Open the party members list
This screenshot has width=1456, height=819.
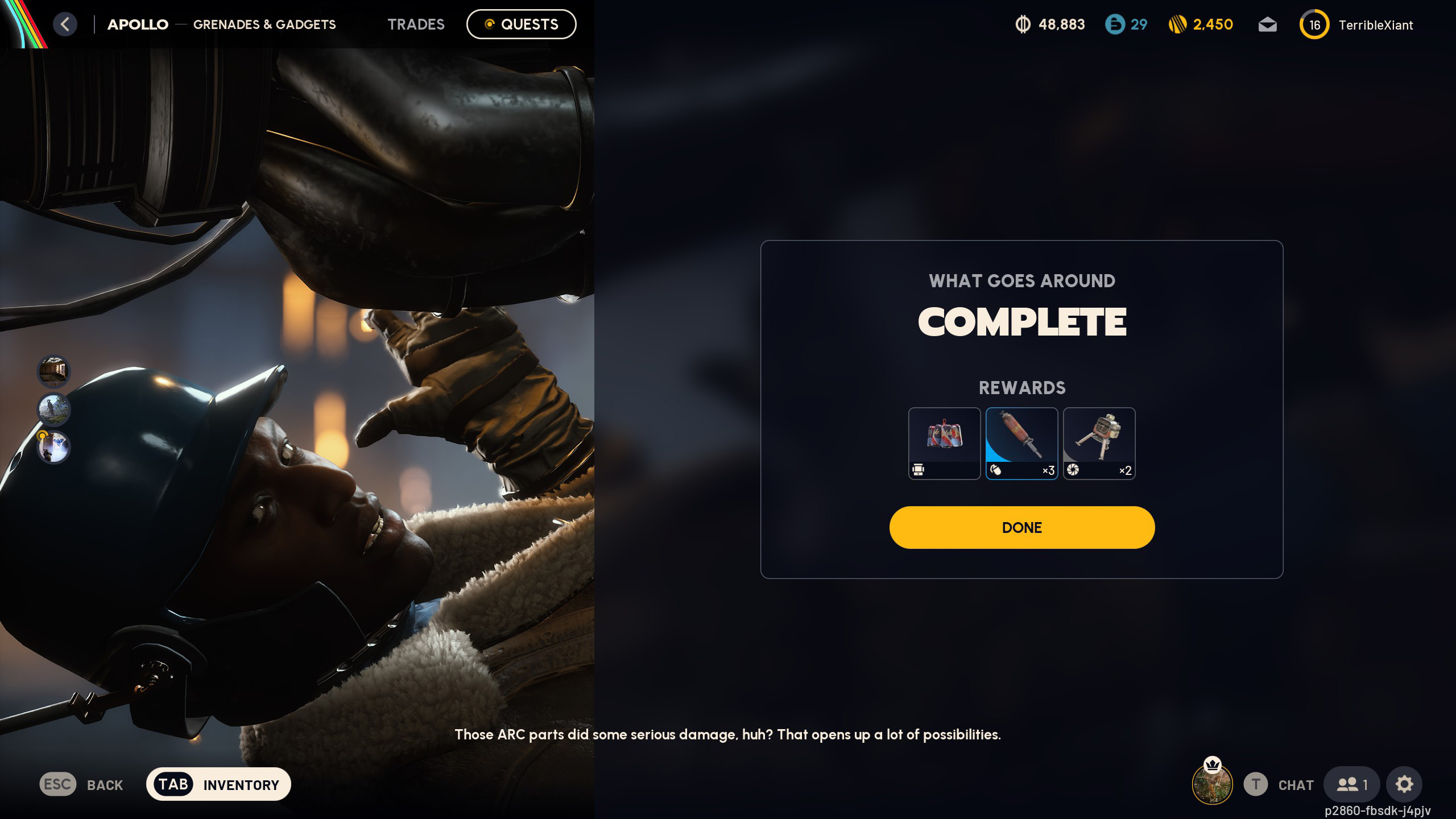[x=1351, y=784]
